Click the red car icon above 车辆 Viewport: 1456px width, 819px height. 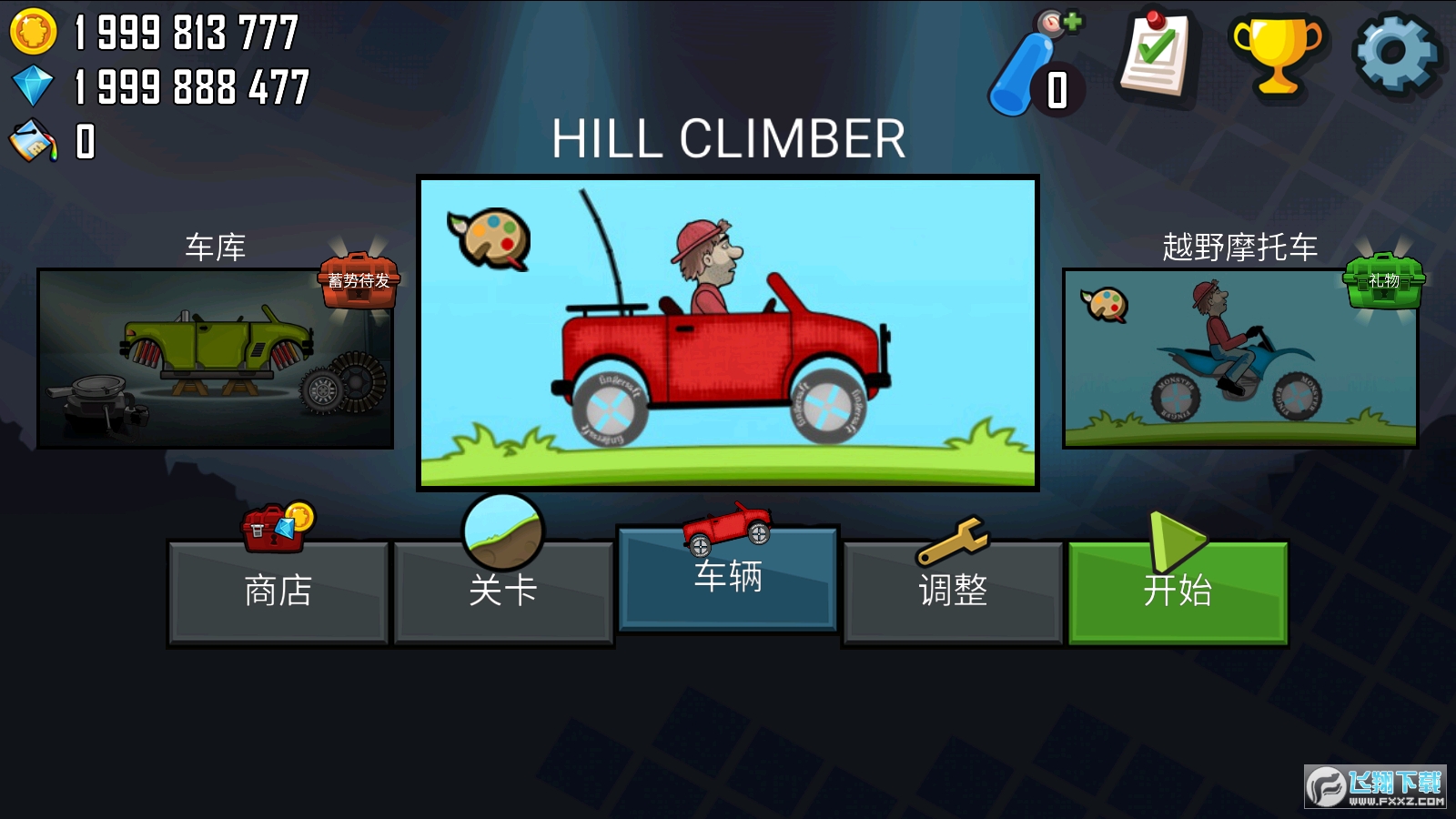(726, 528)
